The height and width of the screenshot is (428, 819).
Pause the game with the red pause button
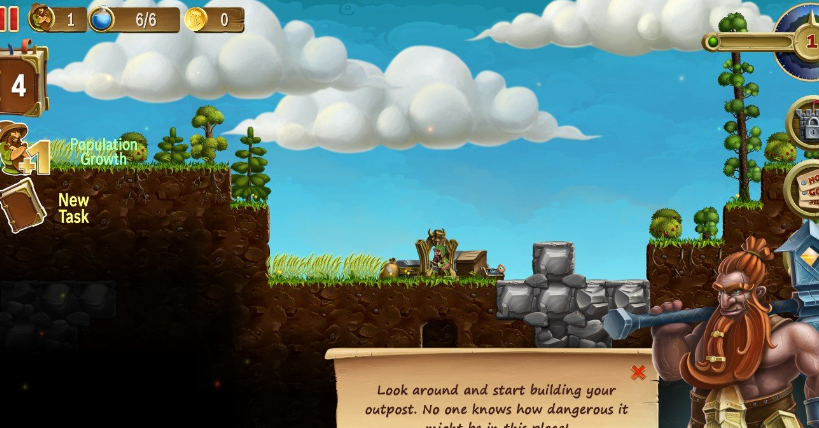pyautogui.click(x=9, y=18)
